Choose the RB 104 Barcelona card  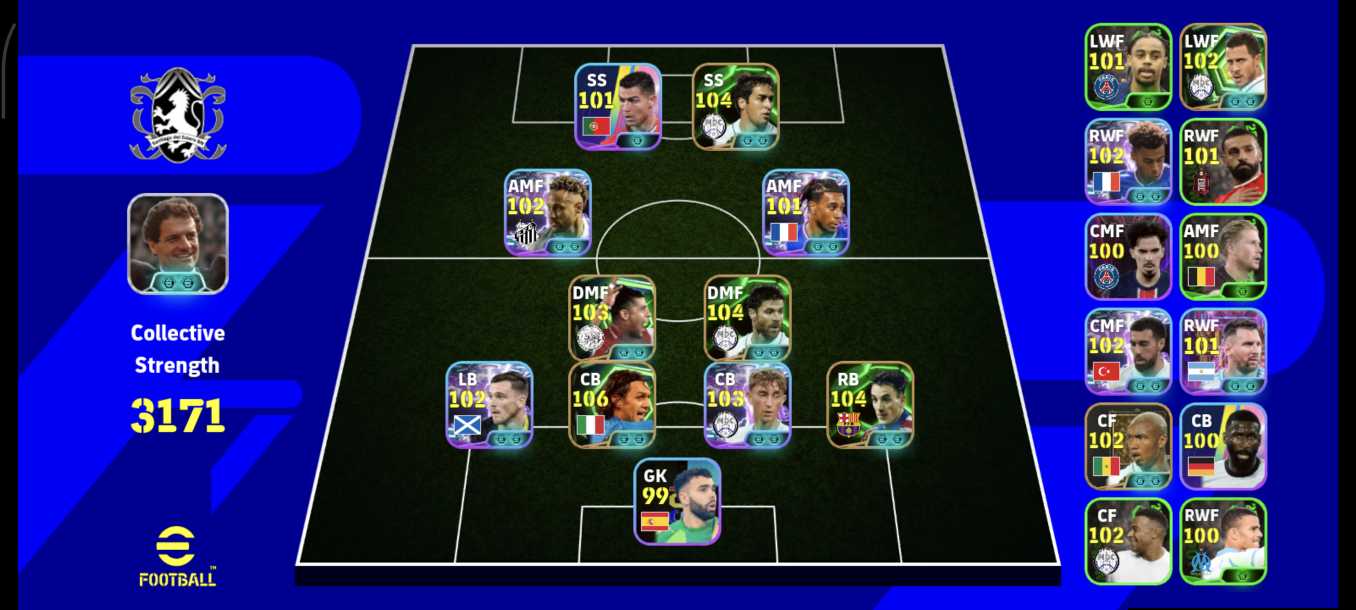click(870, 404)
